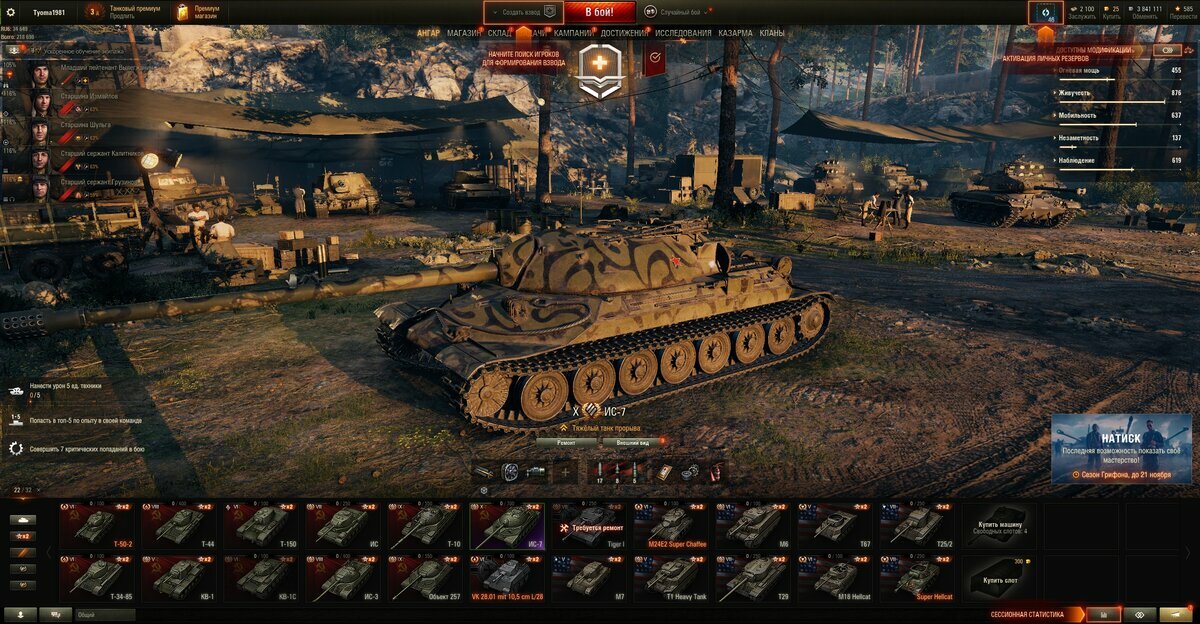This screenshot has width=1200, height=624.
Task: Click the 'Купить машину' tile
Action: [x=1001, y=526]
